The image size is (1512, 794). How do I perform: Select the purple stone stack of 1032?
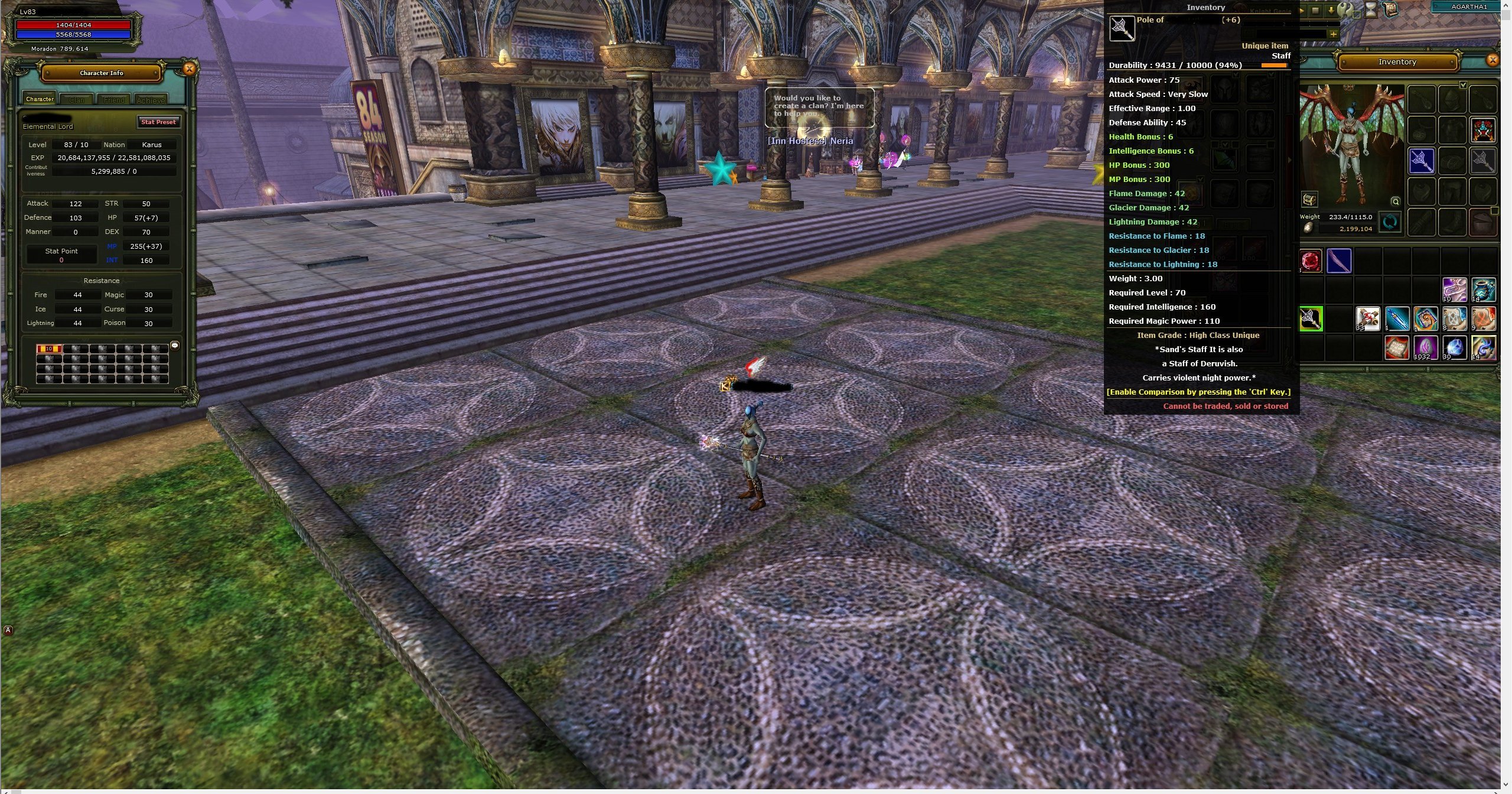click(x=1425, y=347)
